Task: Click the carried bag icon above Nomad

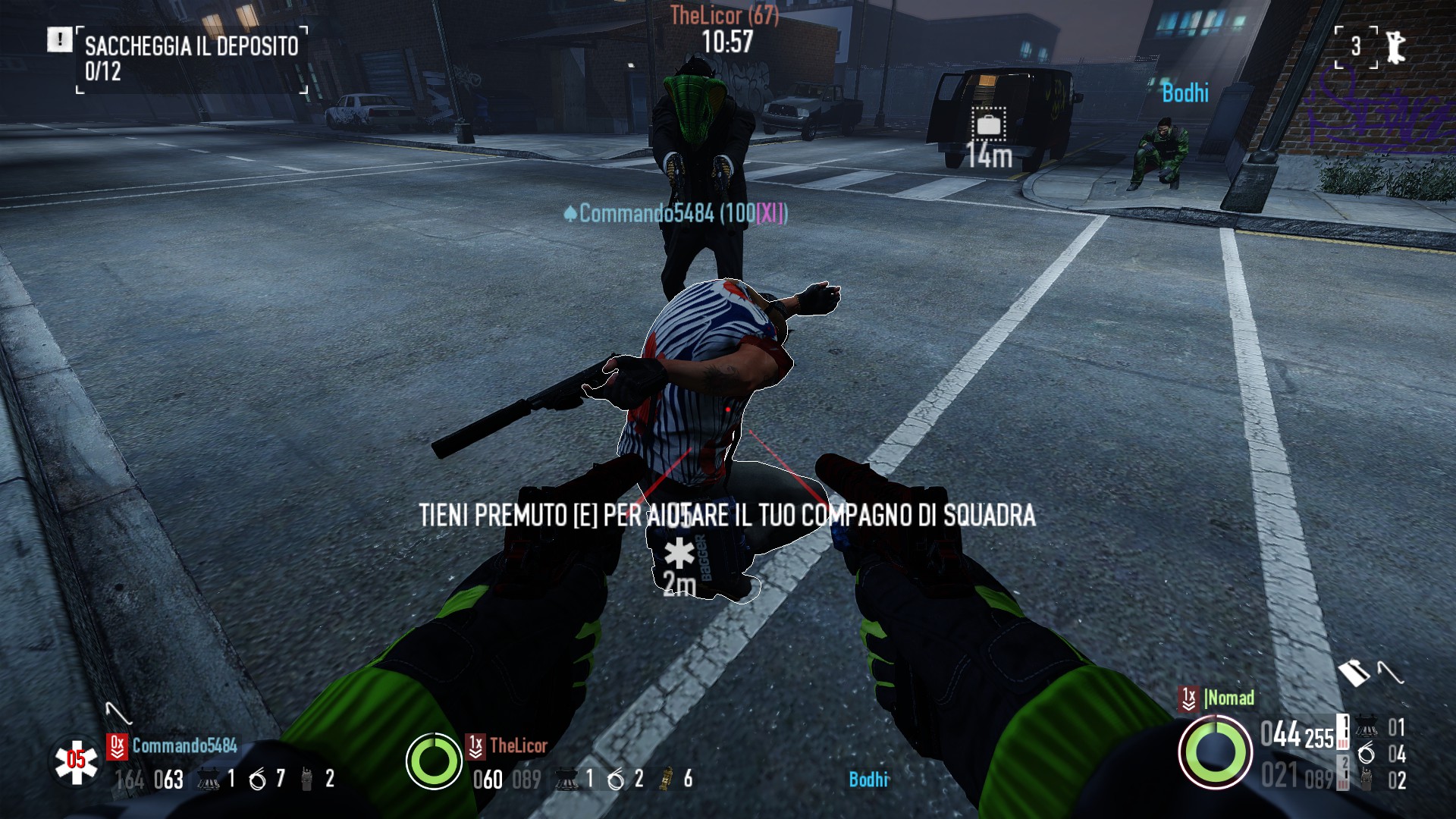Action: point(1354,672)
